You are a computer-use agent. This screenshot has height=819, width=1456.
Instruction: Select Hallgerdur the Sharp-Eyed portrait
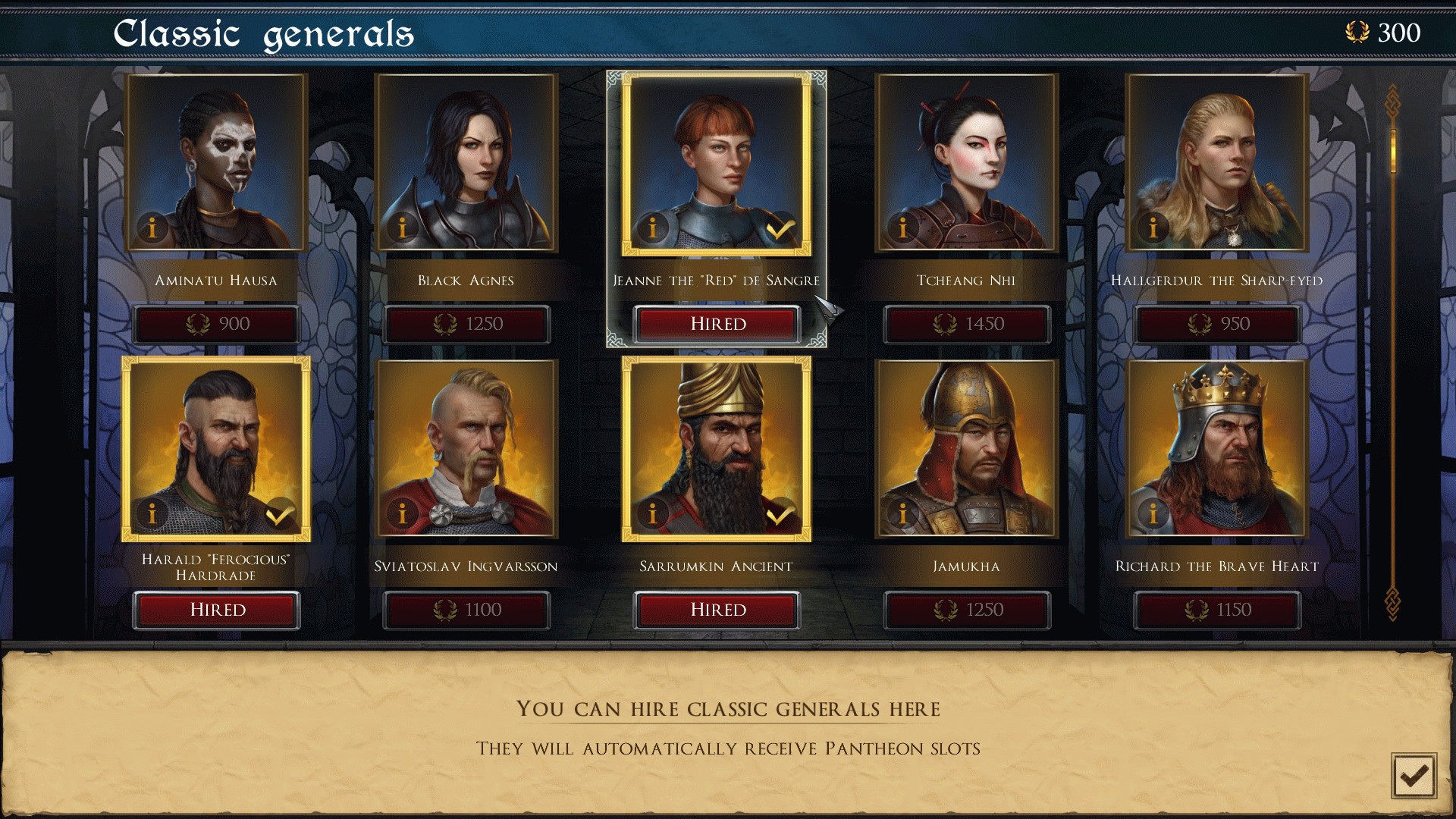1217,162
